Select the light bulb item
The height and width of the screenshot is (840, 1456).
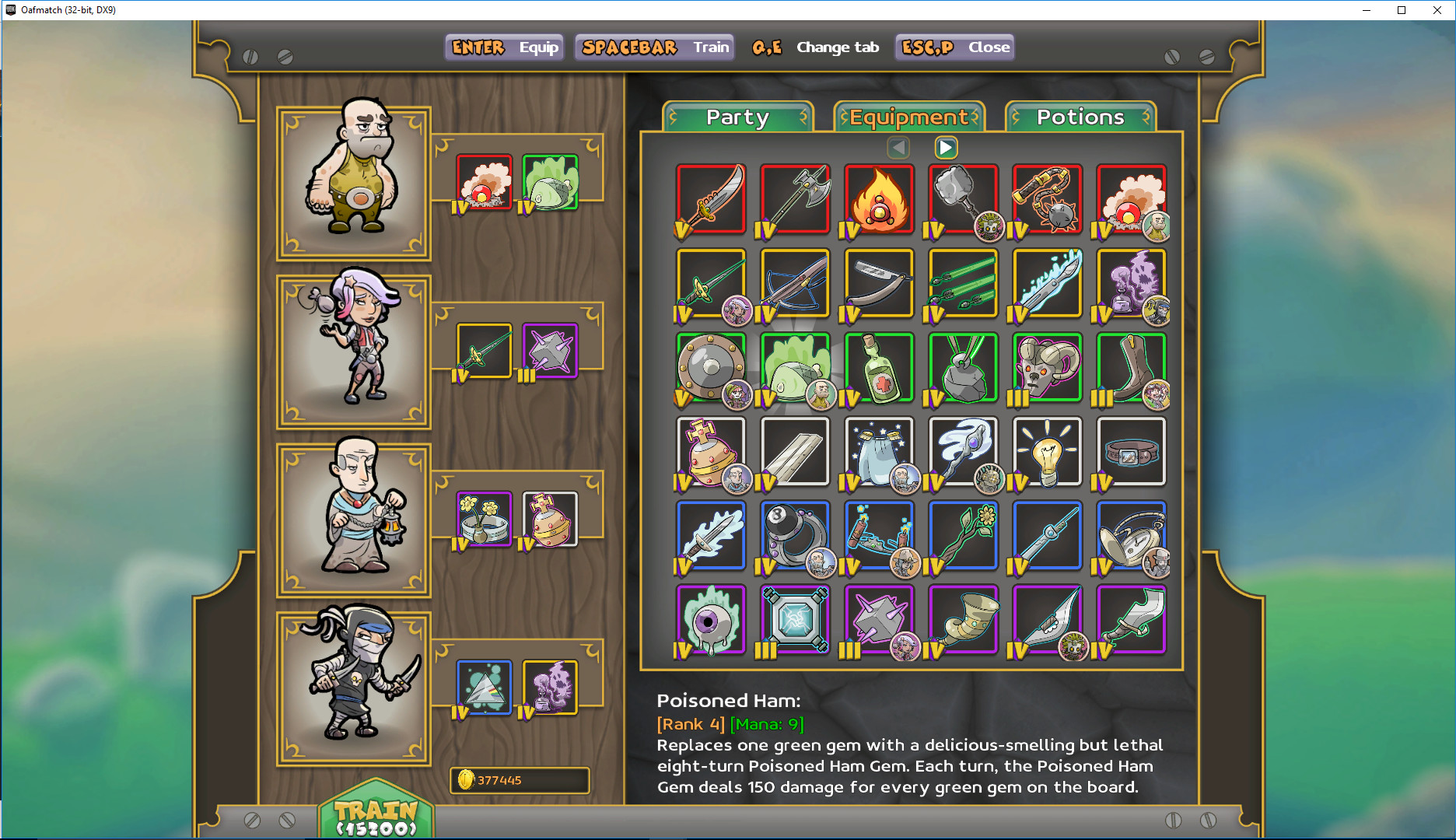tap(1046, 452)
